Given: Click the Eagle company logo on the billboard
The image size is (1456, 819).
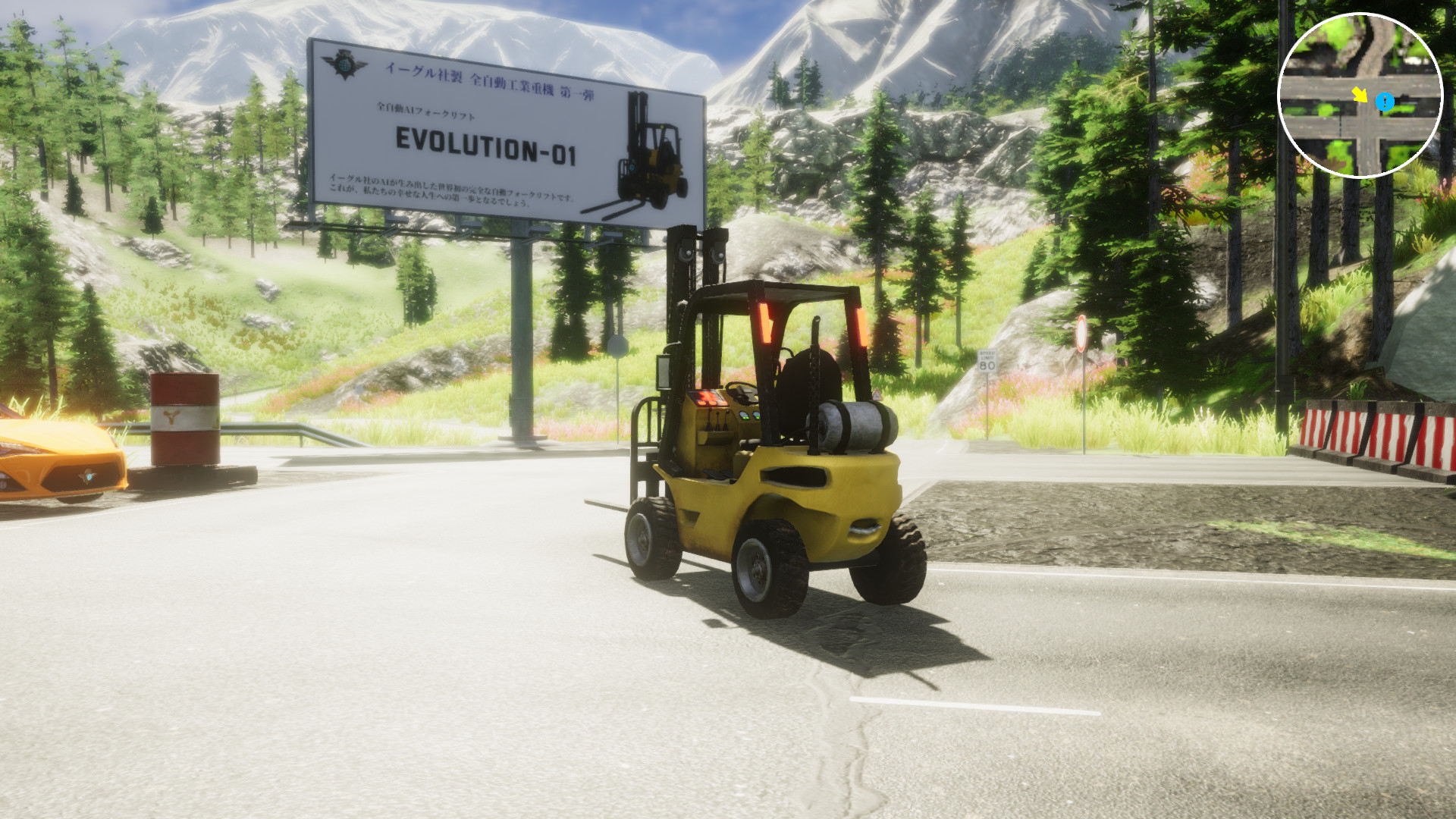Looking at the screenshot, I should point(343,64).
